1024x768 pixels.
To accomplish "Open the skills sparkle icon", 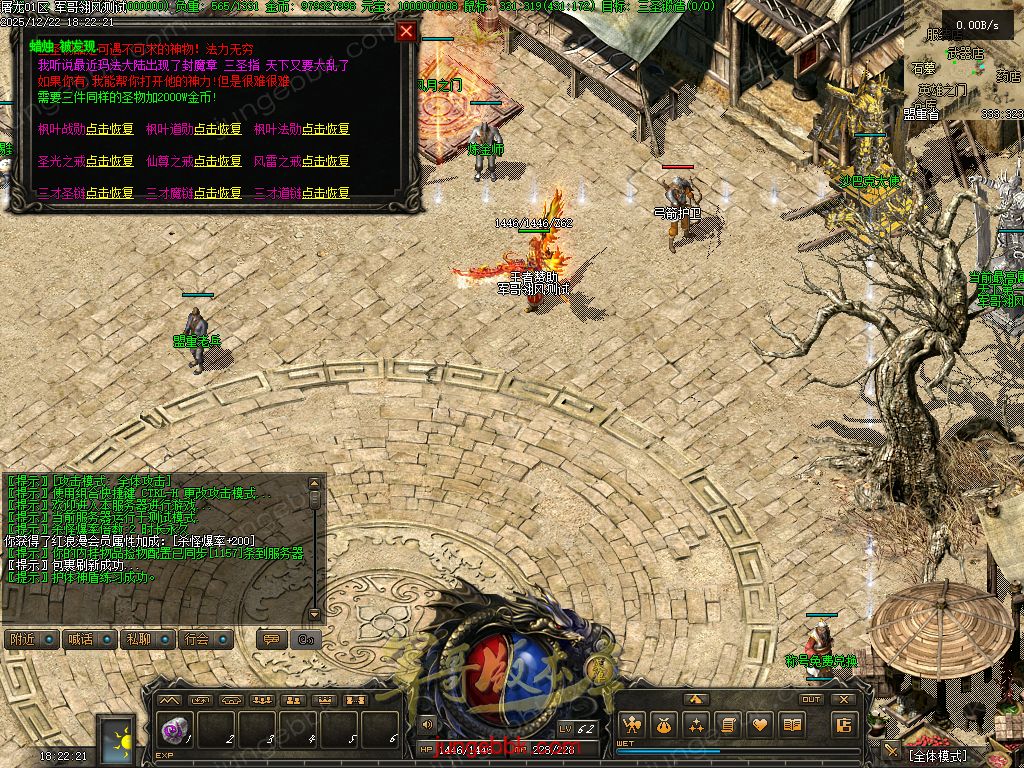I will coord(696,725).
